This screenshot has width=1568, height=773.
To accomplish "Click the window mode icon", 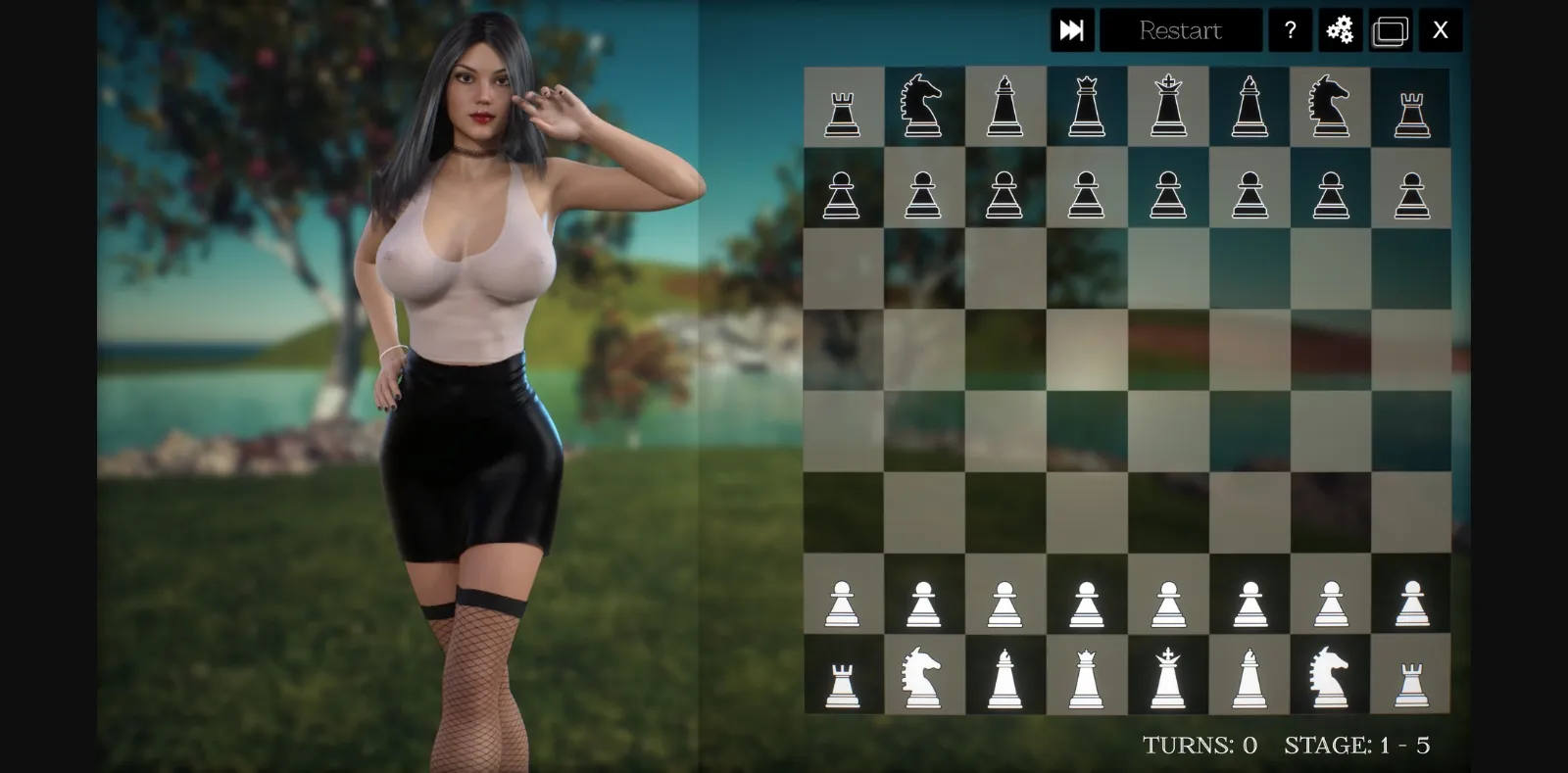I will tap(1392, 29).
